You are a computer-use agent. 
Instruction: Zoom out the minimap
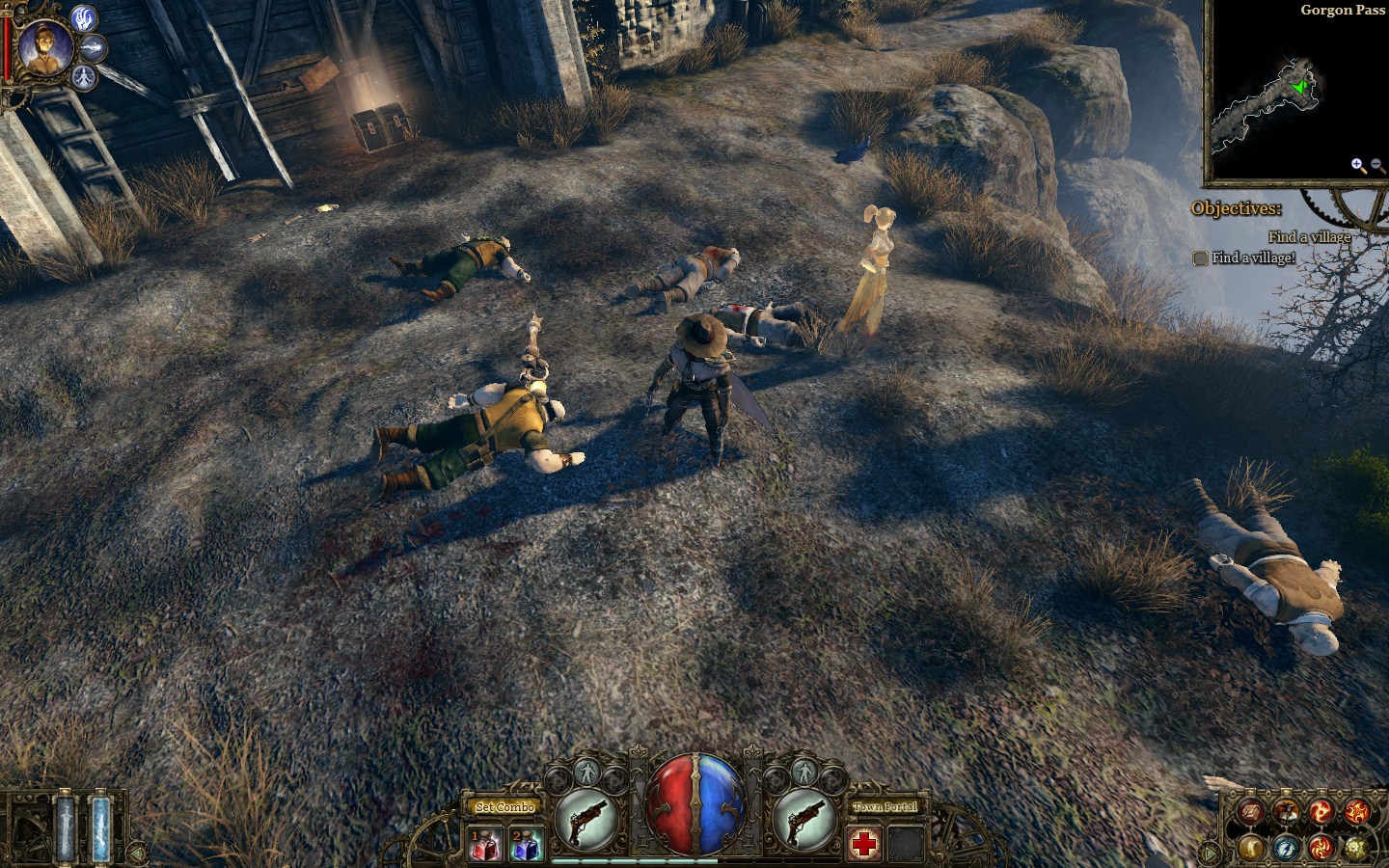click(x=1376, y=165)
